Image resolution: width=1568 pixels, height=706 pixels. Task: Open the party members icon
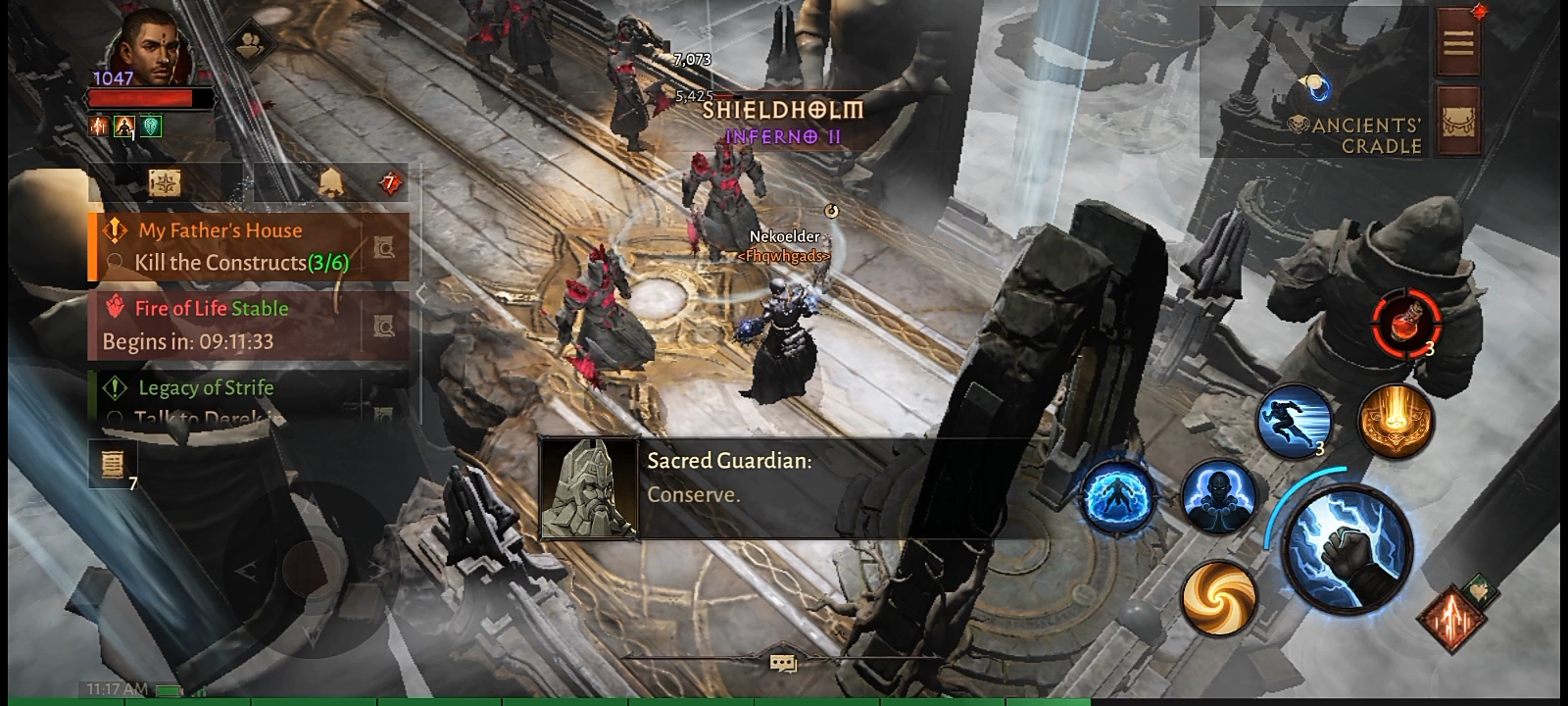click(252, 43)
